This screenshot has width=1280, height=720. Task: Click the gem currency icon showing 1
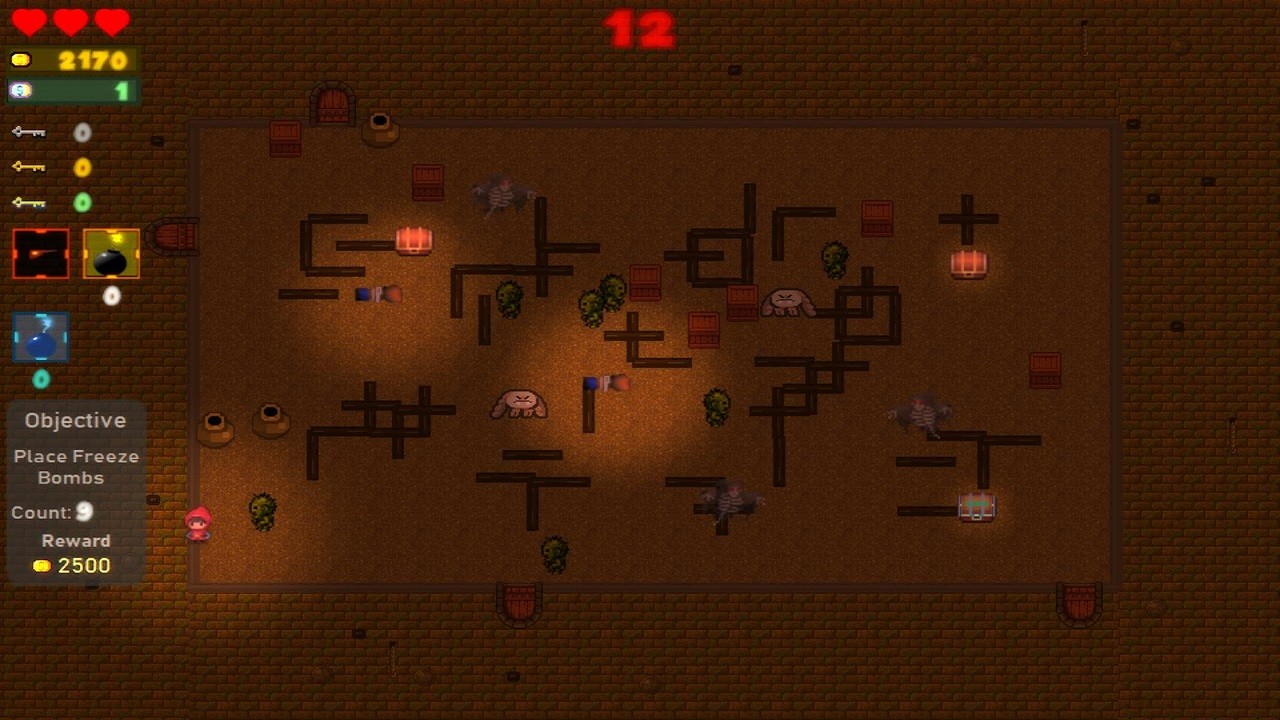tap(22, 89)
